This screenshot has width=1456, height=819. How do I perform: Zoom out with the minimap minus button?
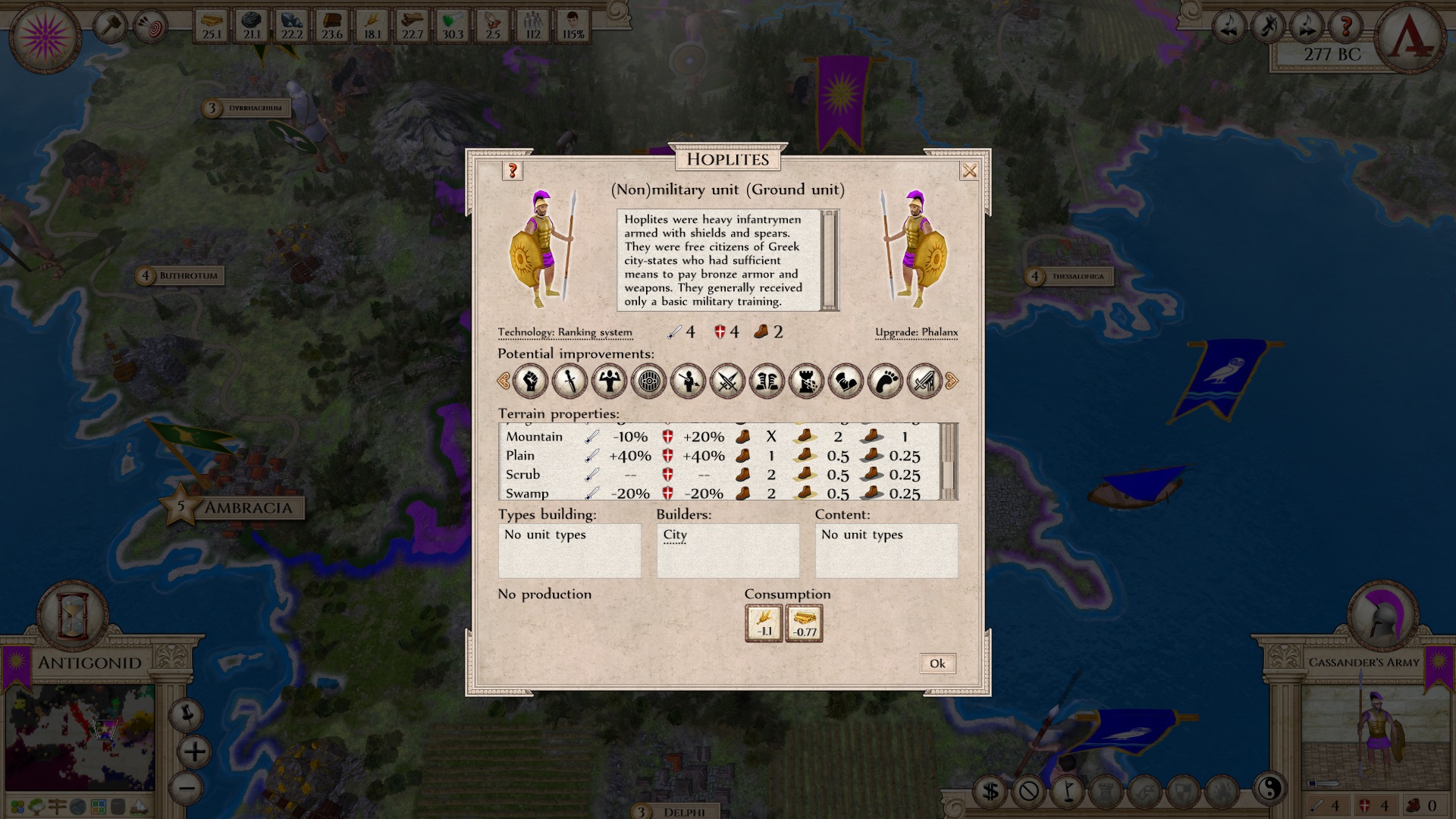click(x=187, y=789)
